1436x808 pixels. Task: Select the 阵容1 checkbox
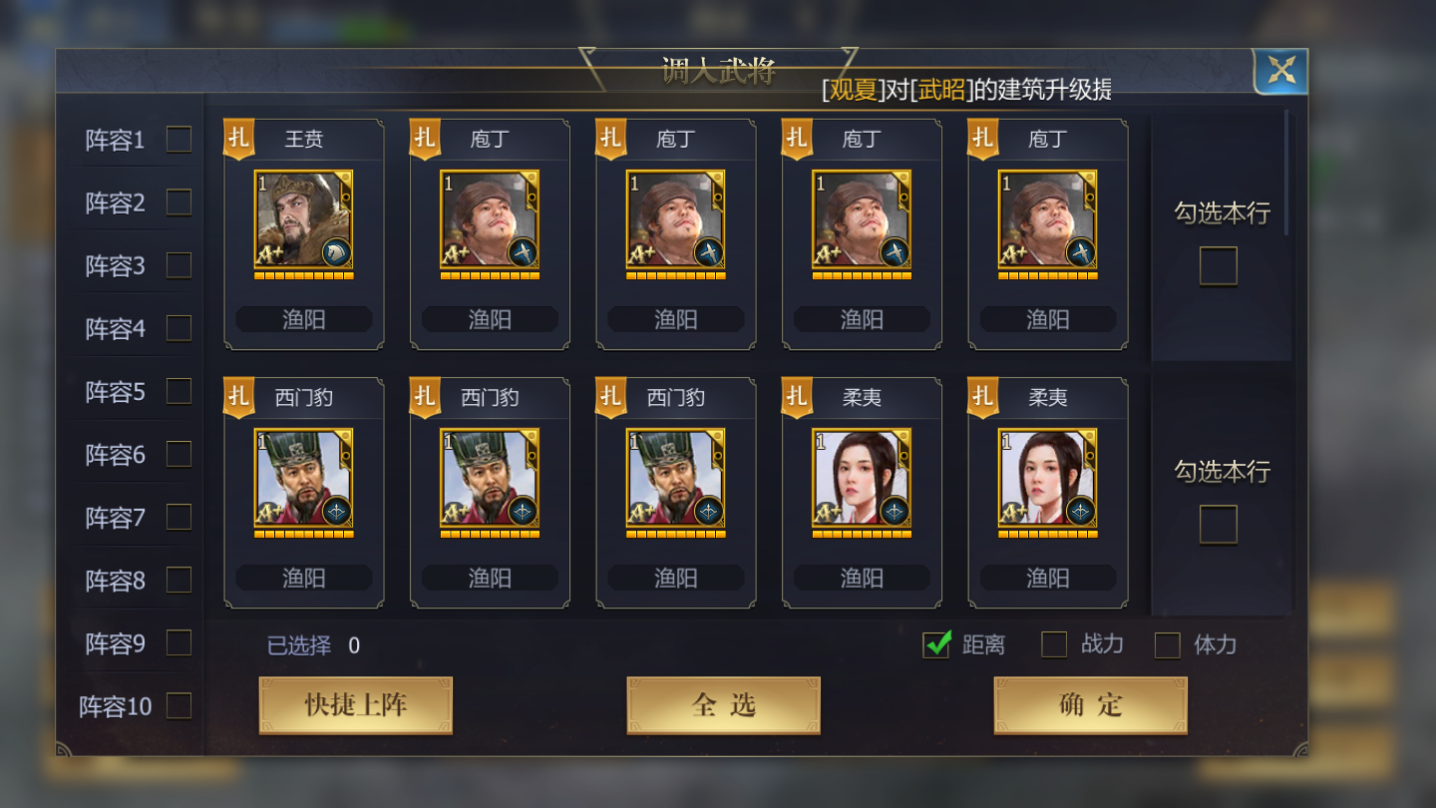[x=178, y=139]
